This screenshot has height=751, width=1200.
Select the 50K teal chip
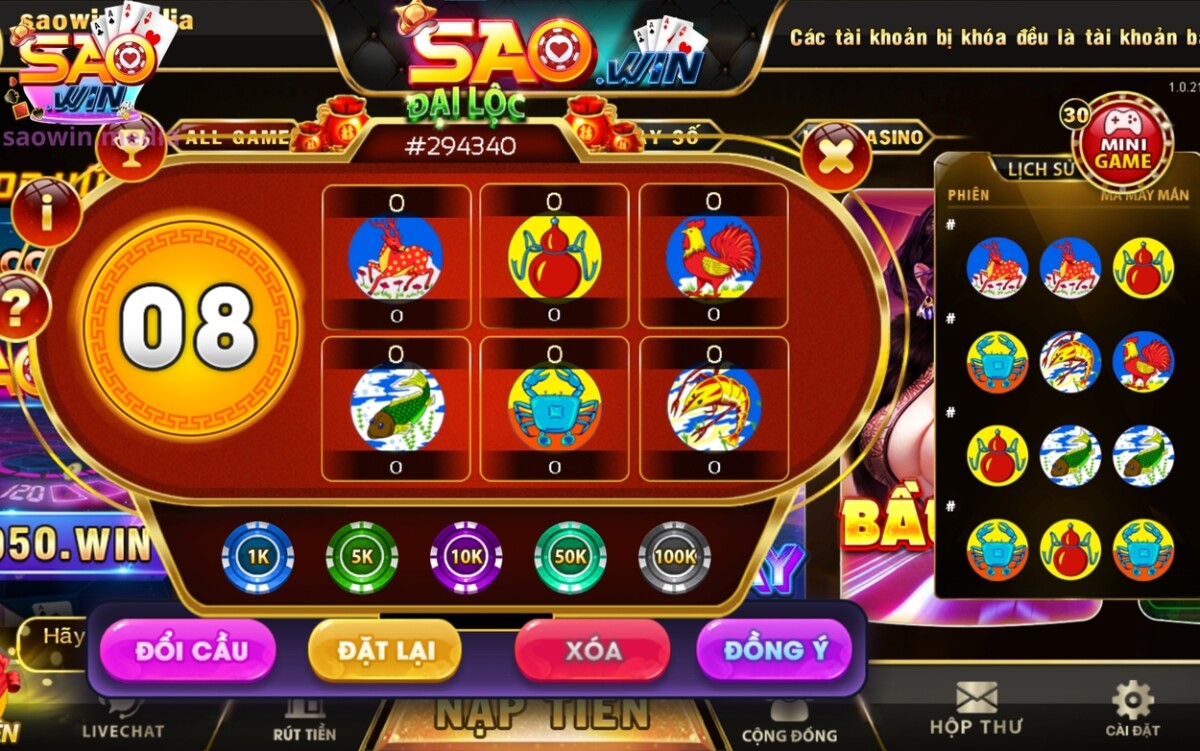570,557
